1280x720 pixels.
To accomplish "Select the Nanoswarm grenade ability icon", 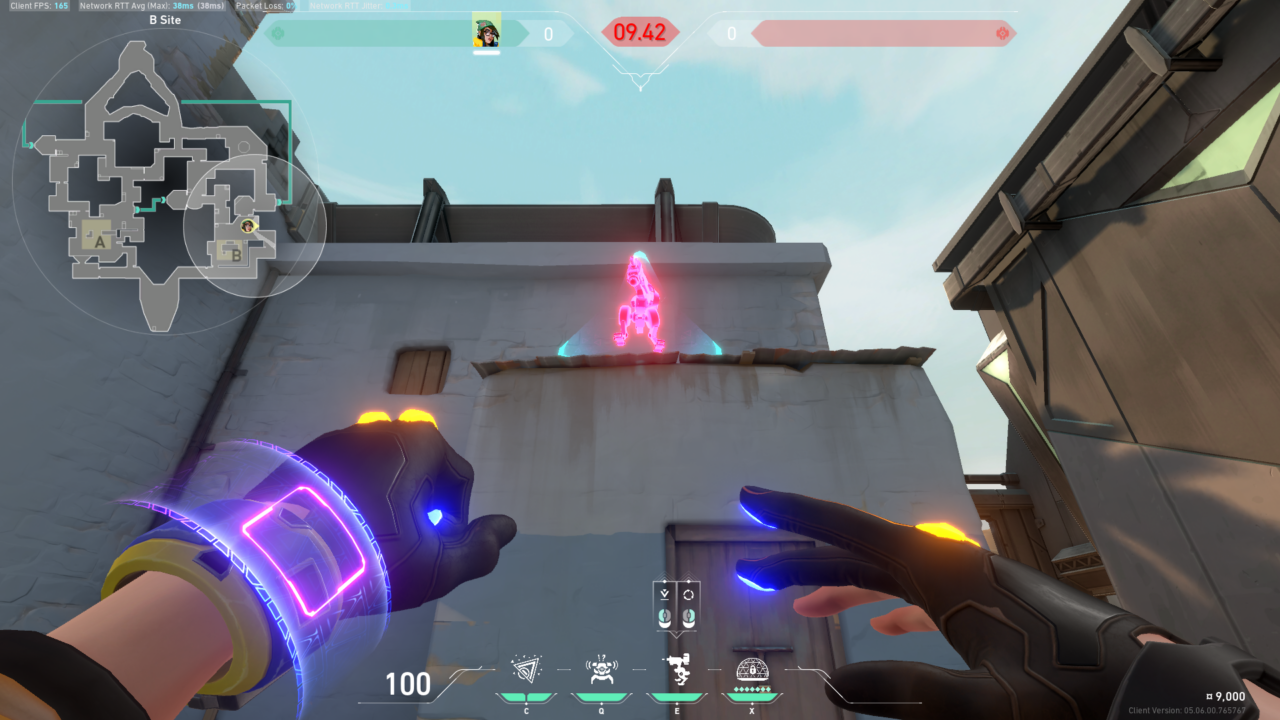I will click(x=526, y=670).
